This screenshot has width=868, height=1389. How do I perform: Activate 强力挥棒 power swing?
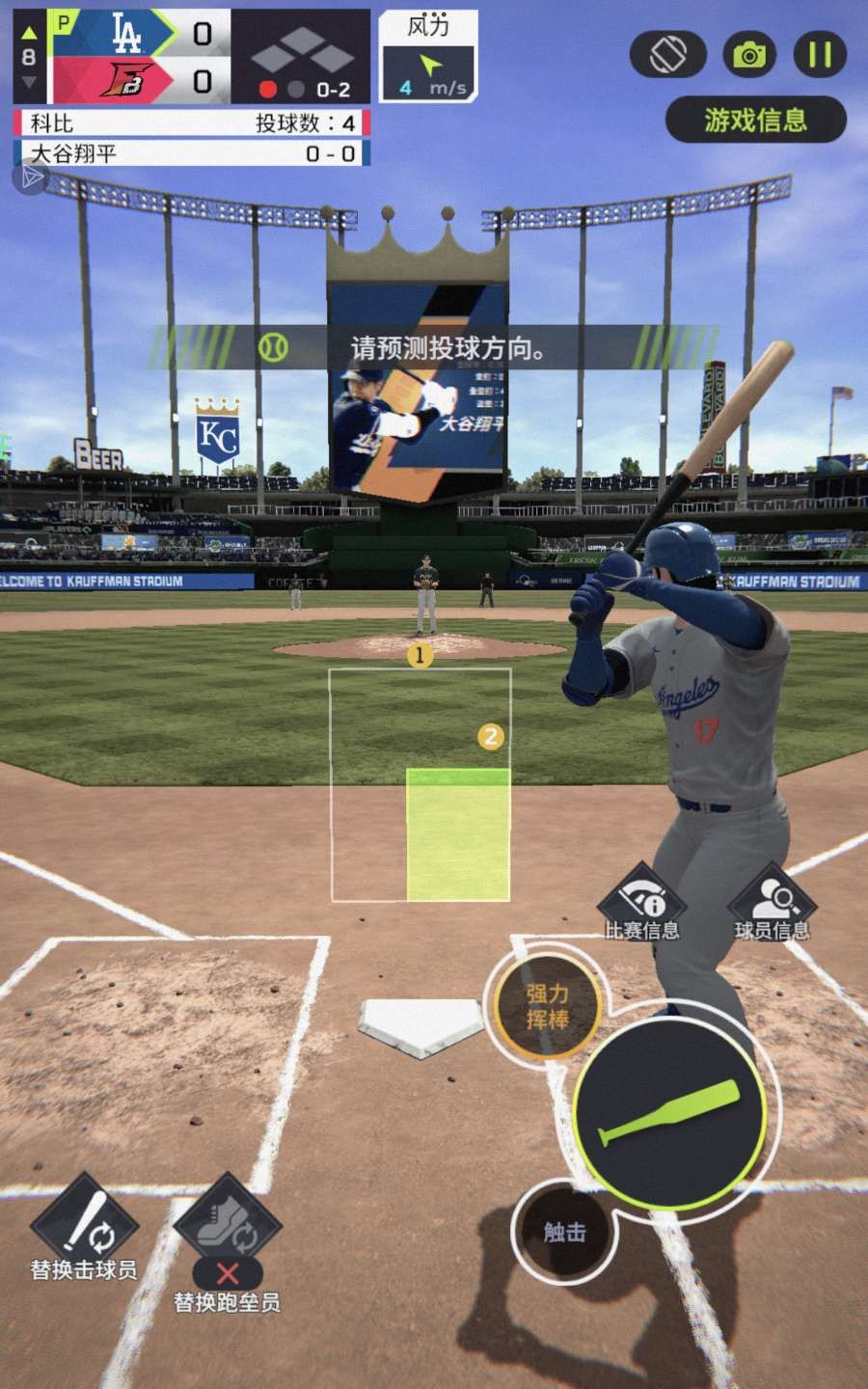click(x=547, y=1006)
